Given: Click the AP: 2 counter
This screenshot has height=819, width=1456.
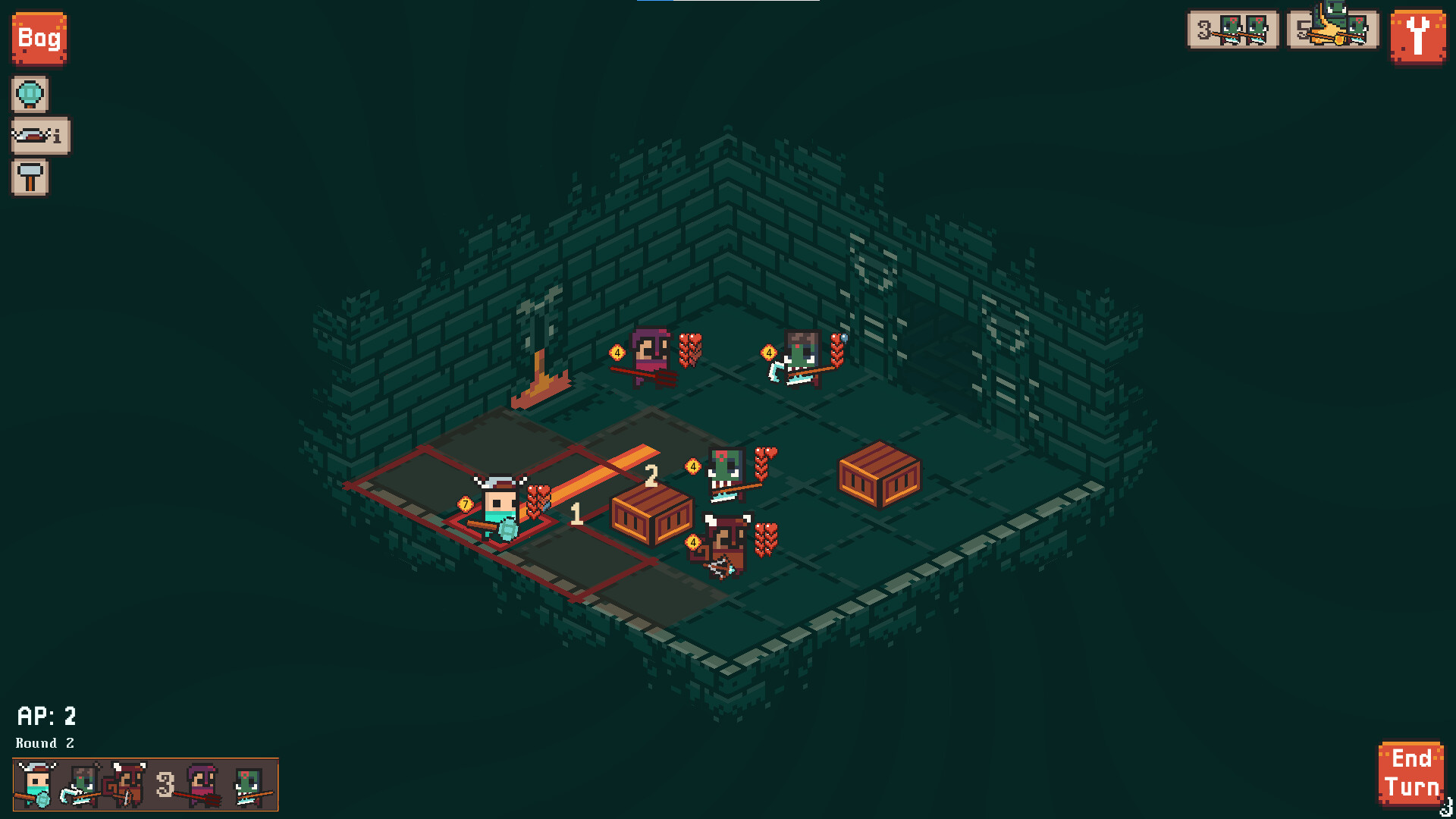Looking at the screenshot, I should coord(47,716).
